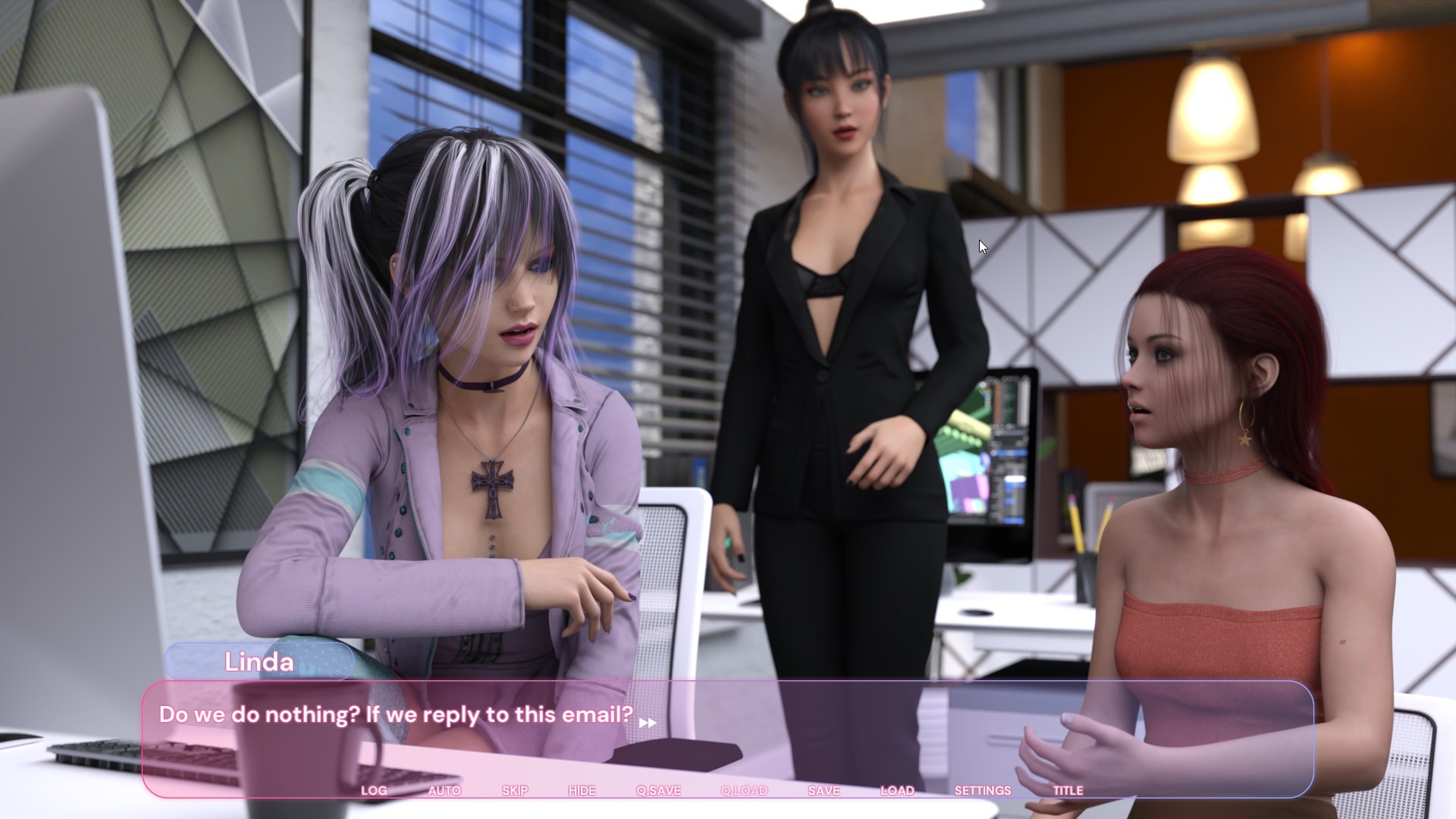Load a previously saved game
The height and width of the screenshot is (819, 1456).
(x=897, y=790)
